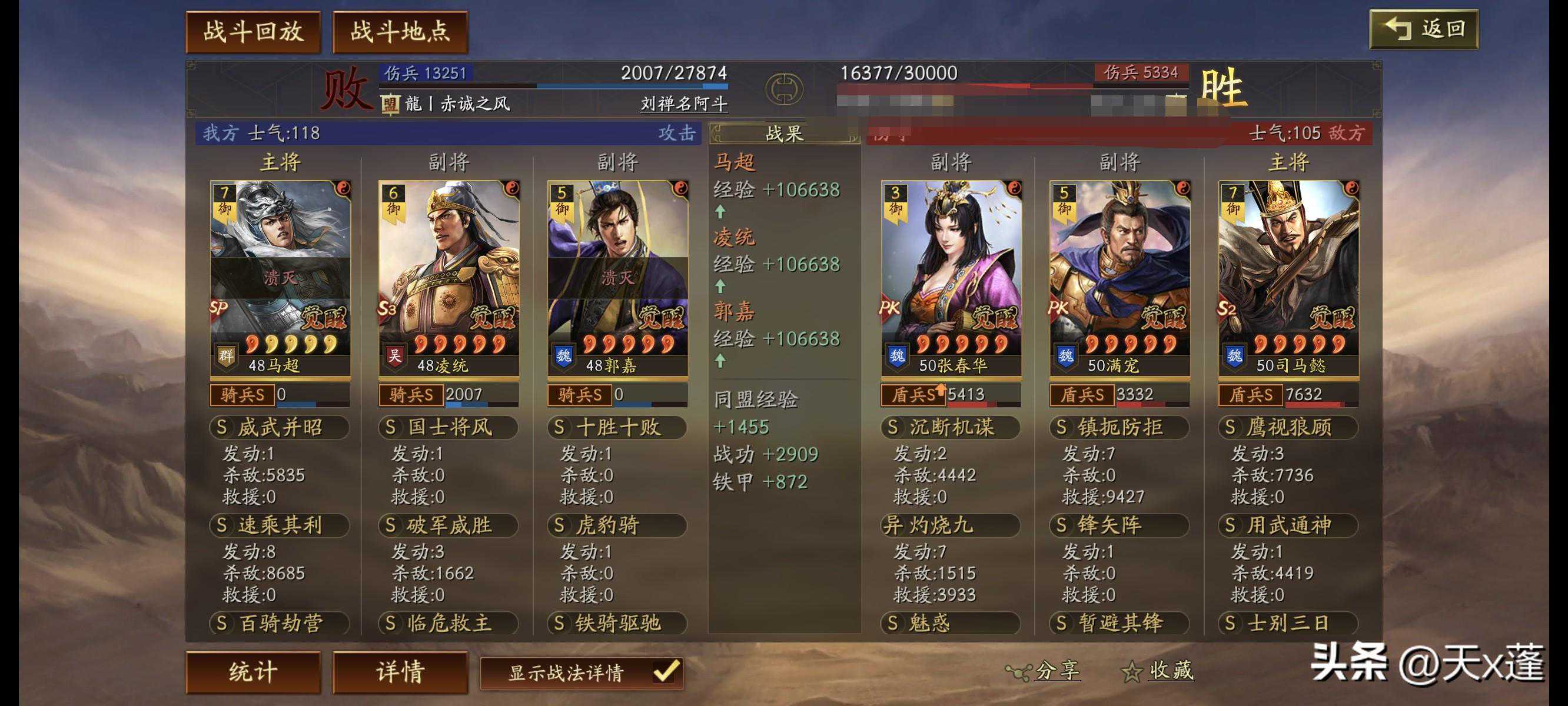The height and width of the screenshot is (706, 1568).
Task: Open the 锋矢阵 skill label
Action: coord(1119,525)
